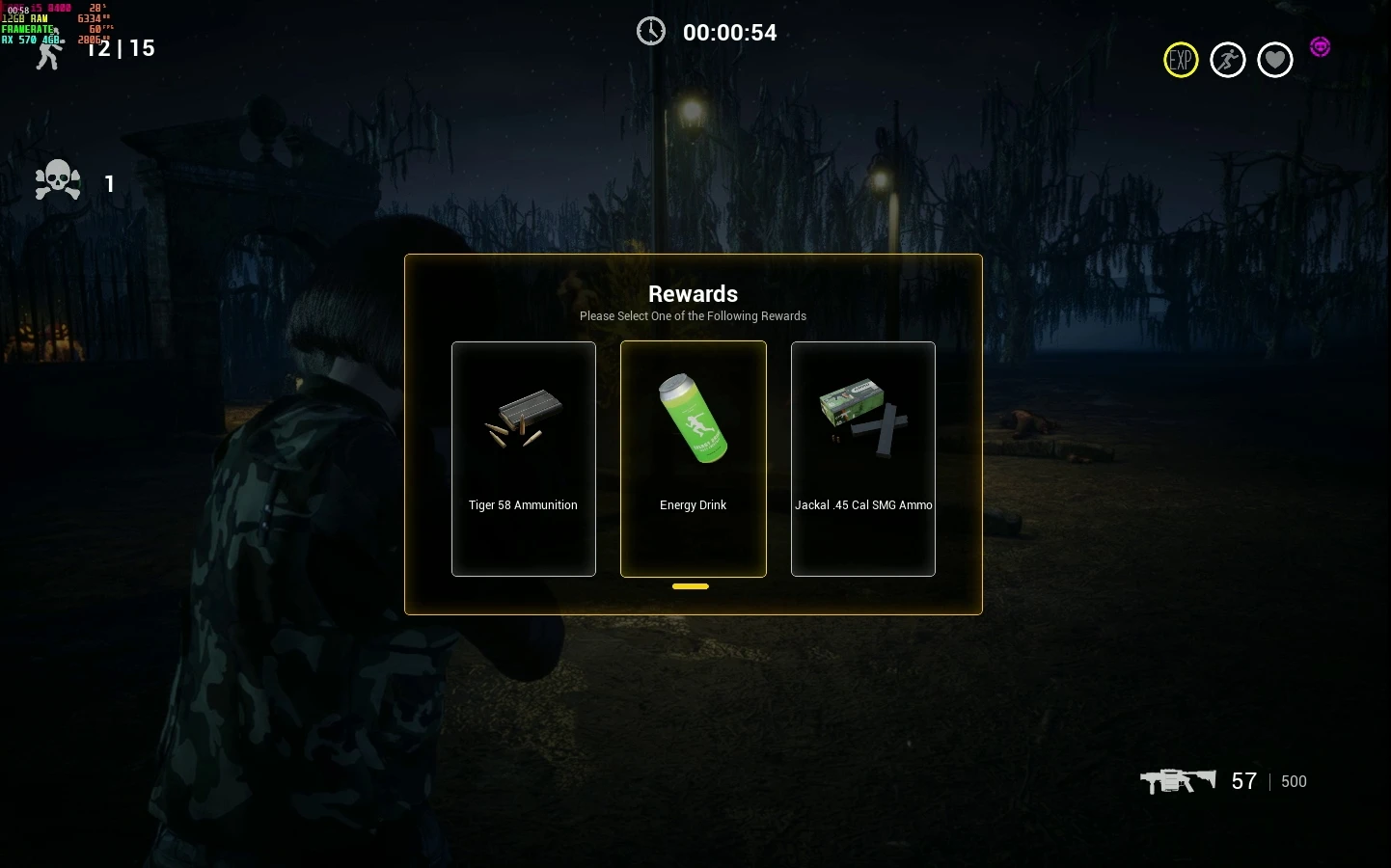This screenshot has height=868, width=1391.
Task: Select the Tiger 58 Ammunition reward
Action: tap(523, 459)
